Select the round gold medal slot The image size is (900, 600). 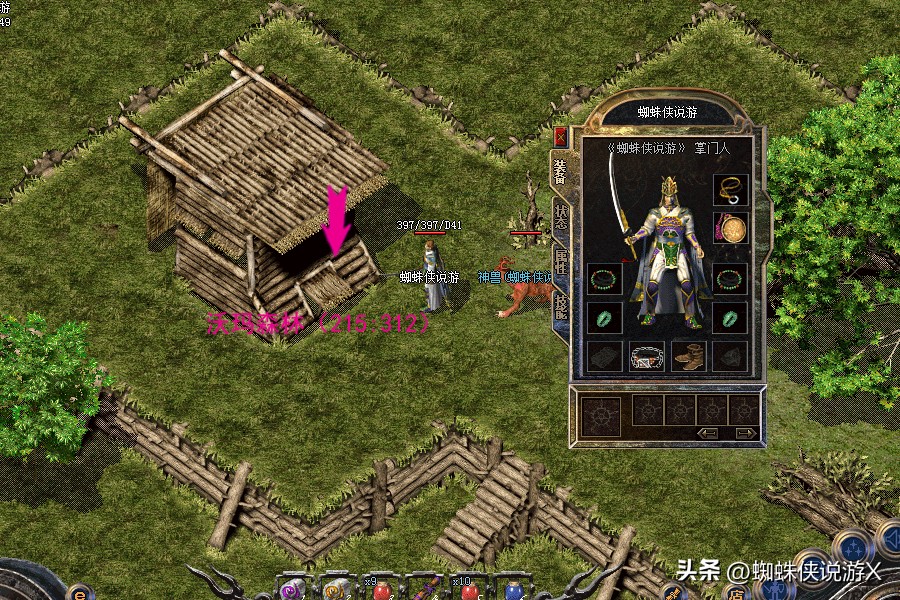point(731,229)
